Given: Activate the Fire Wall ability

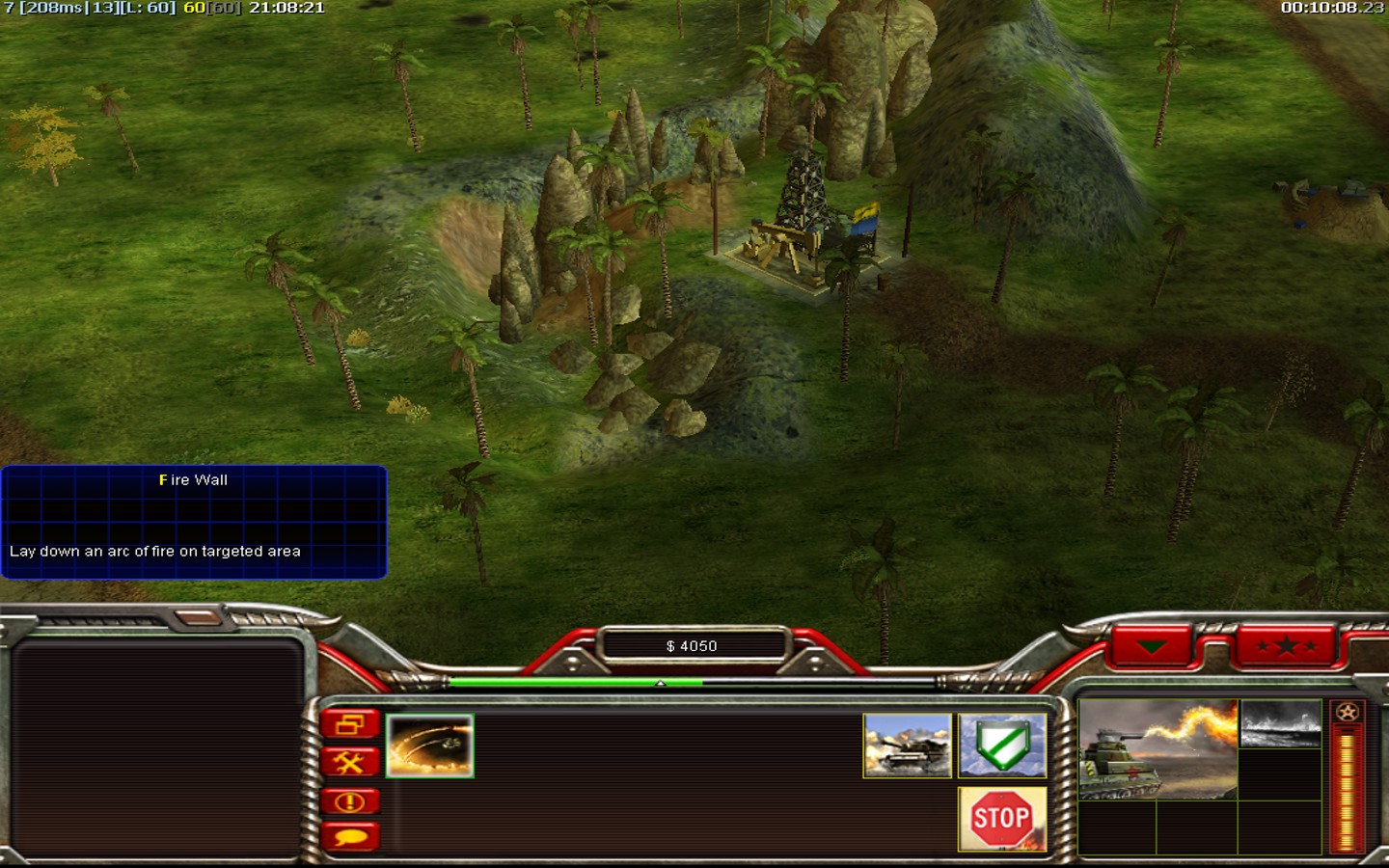Looking at the screenshot, I should point(429,746).
